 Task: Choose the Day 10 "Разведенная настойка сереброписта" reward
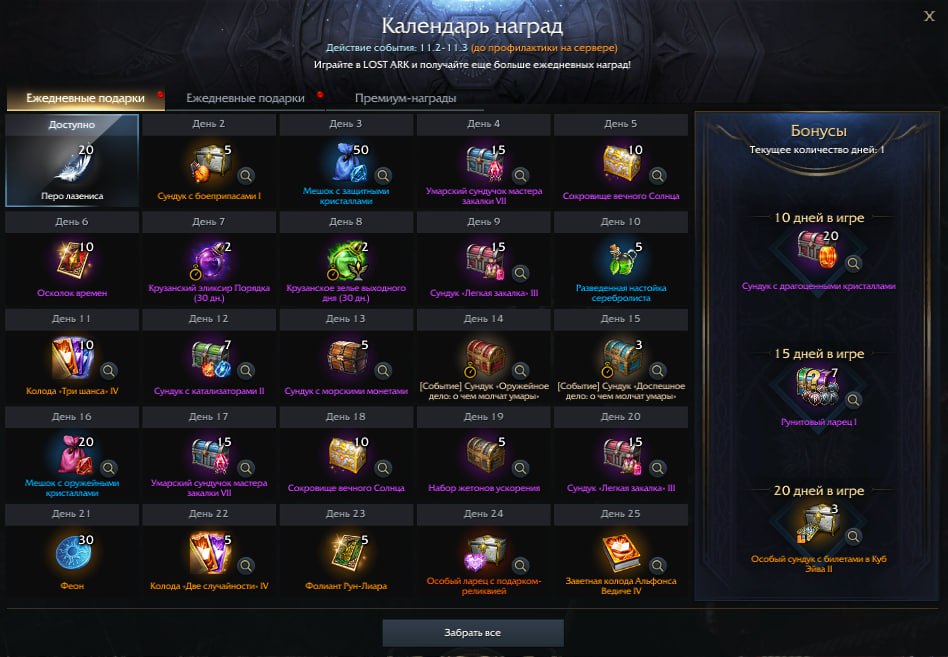[x=620, y=258]
